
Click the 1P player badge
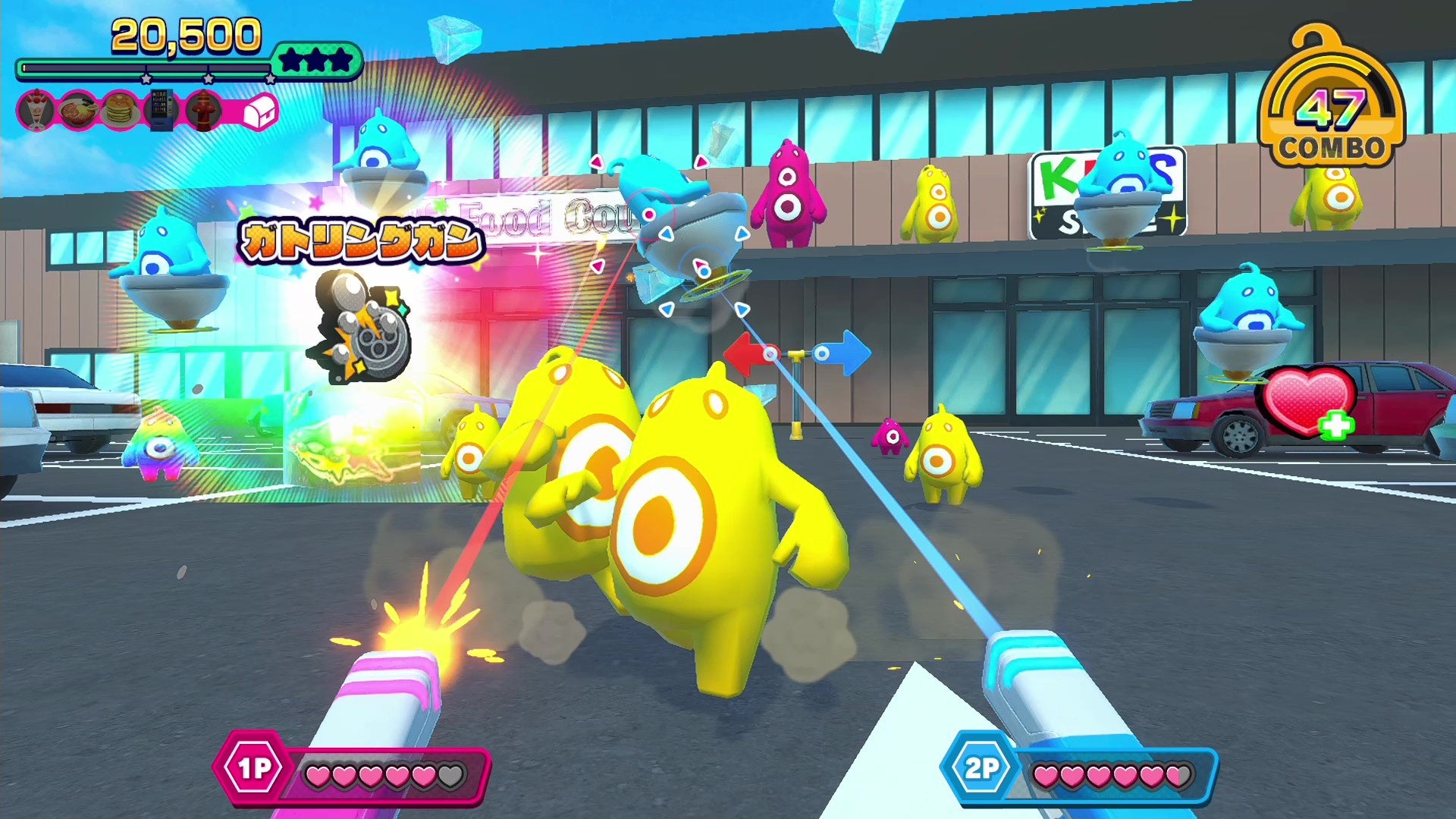pyautogui.click(x=253, y=769)
